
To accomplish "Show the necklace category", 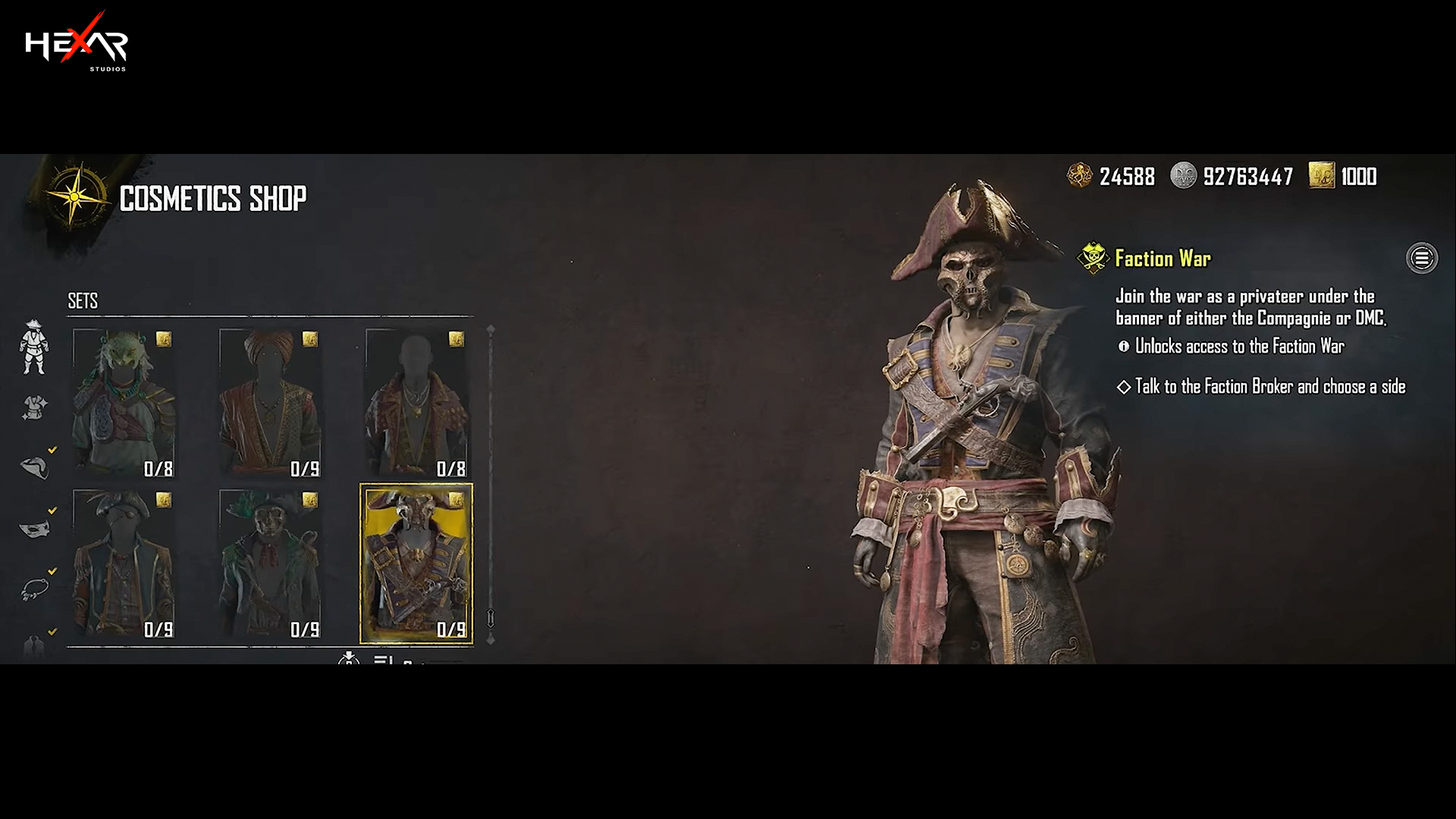I will (34, 588).
